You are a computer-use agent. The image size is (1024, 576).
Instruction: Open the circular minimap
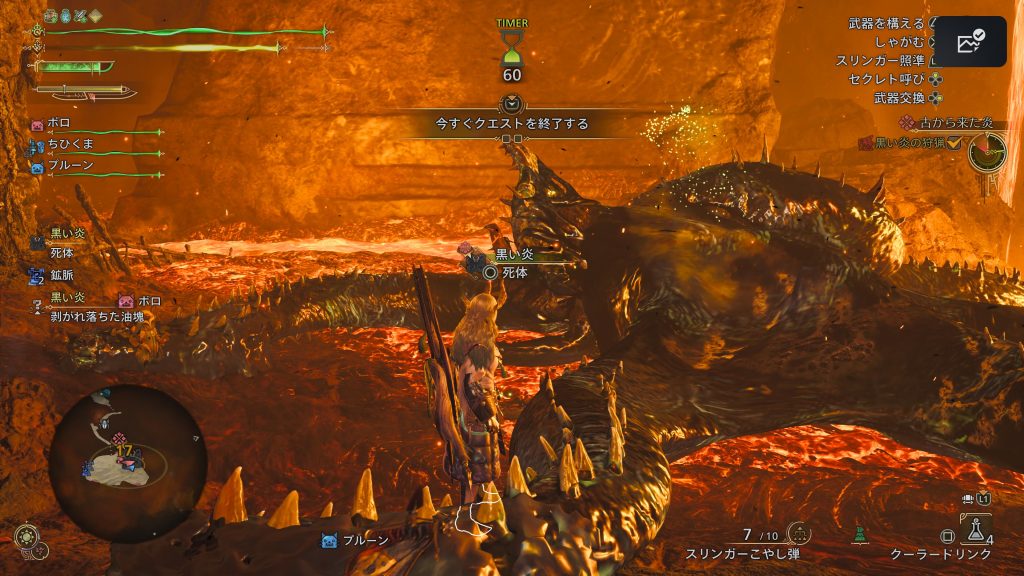click(126, 462)
